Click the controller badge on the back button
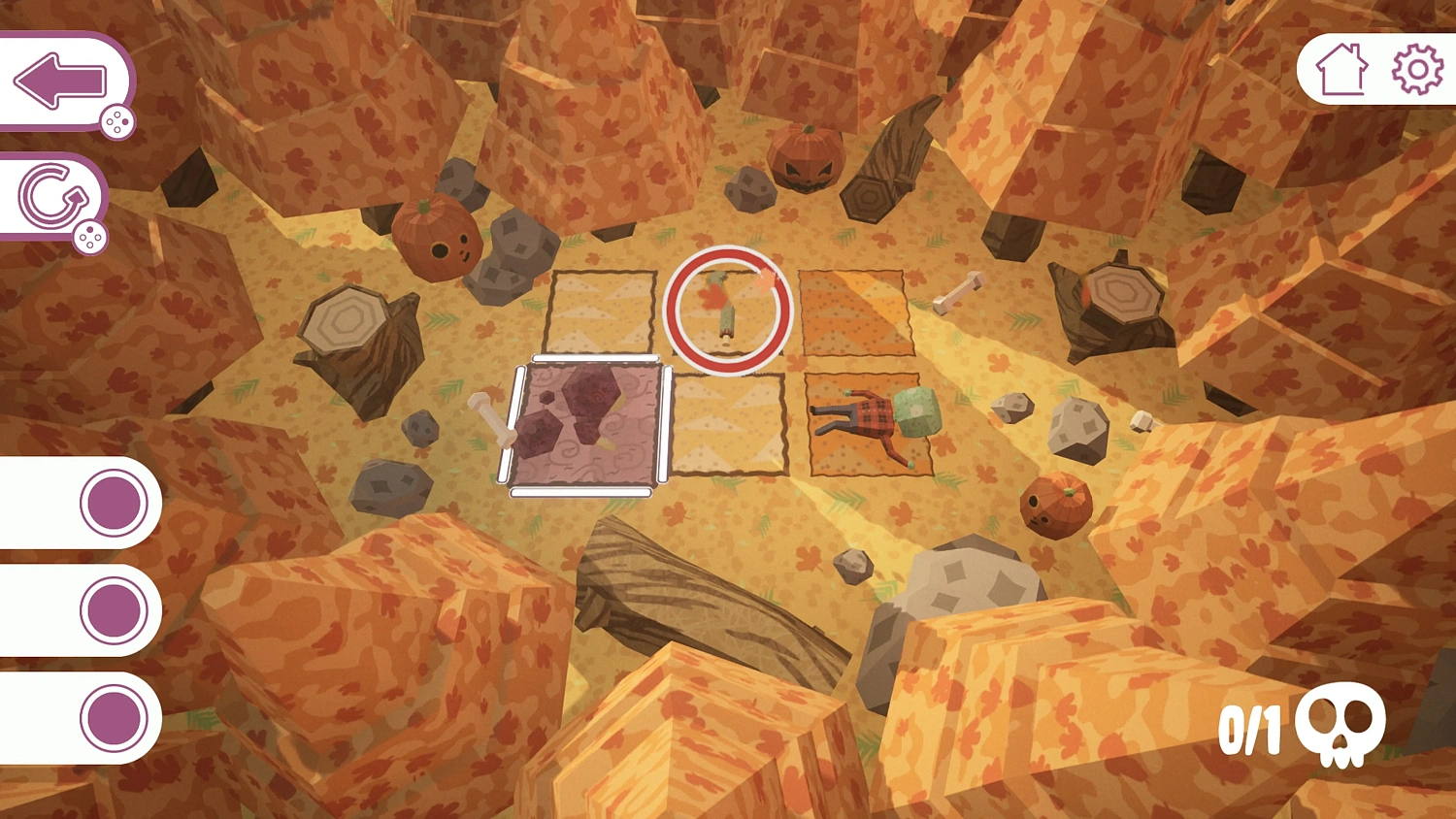Viewport: 1456px width, 819px height. (116, 121)
